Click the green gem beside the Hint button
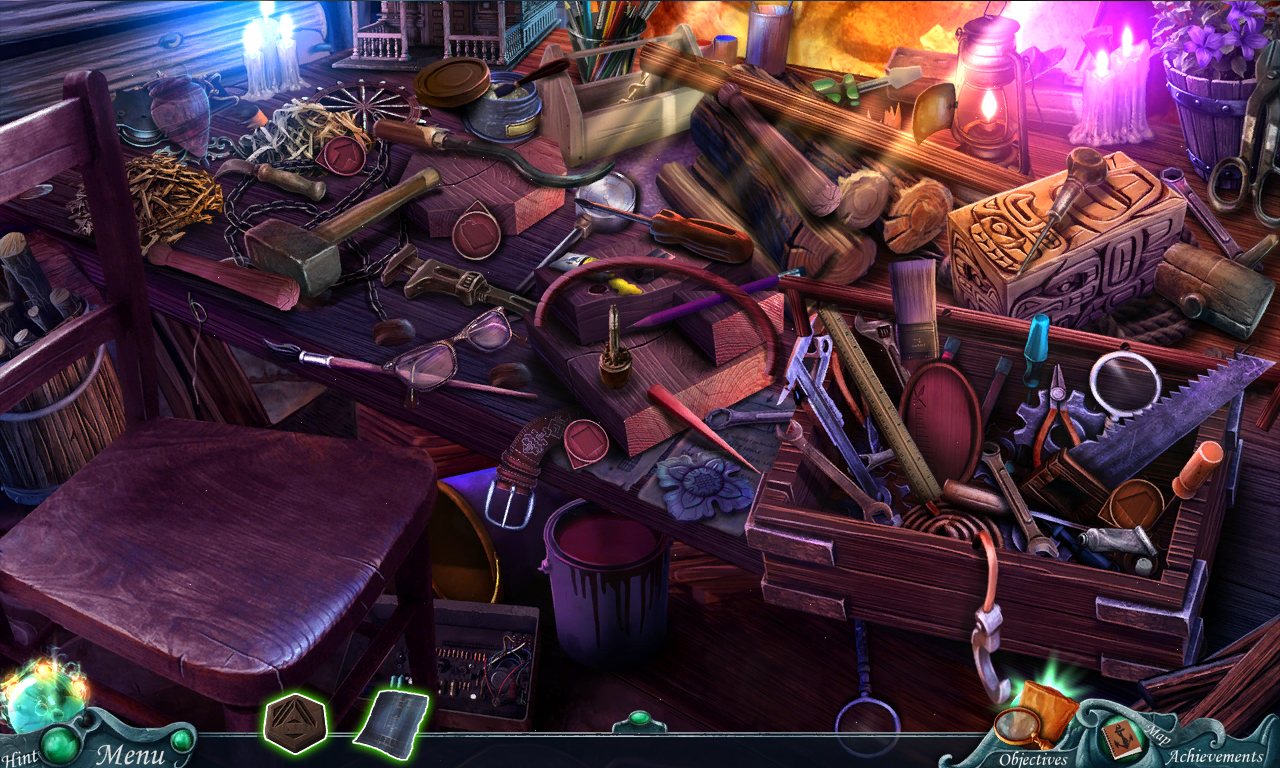Image resolution: width=1280 pixels, height=768 pixels. (58, 742)
